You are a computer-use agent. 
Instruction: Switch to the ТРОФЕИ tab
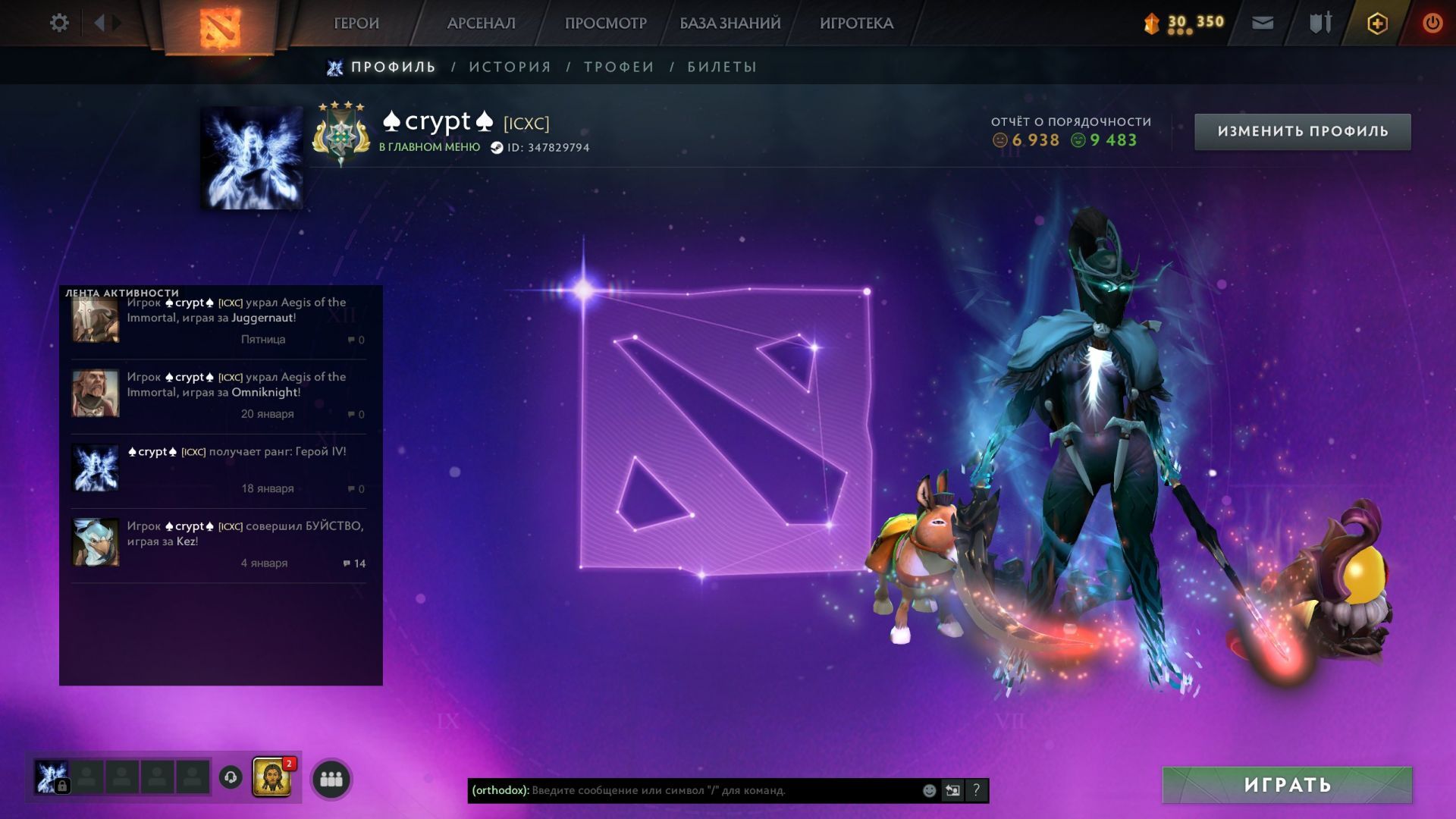619,67
